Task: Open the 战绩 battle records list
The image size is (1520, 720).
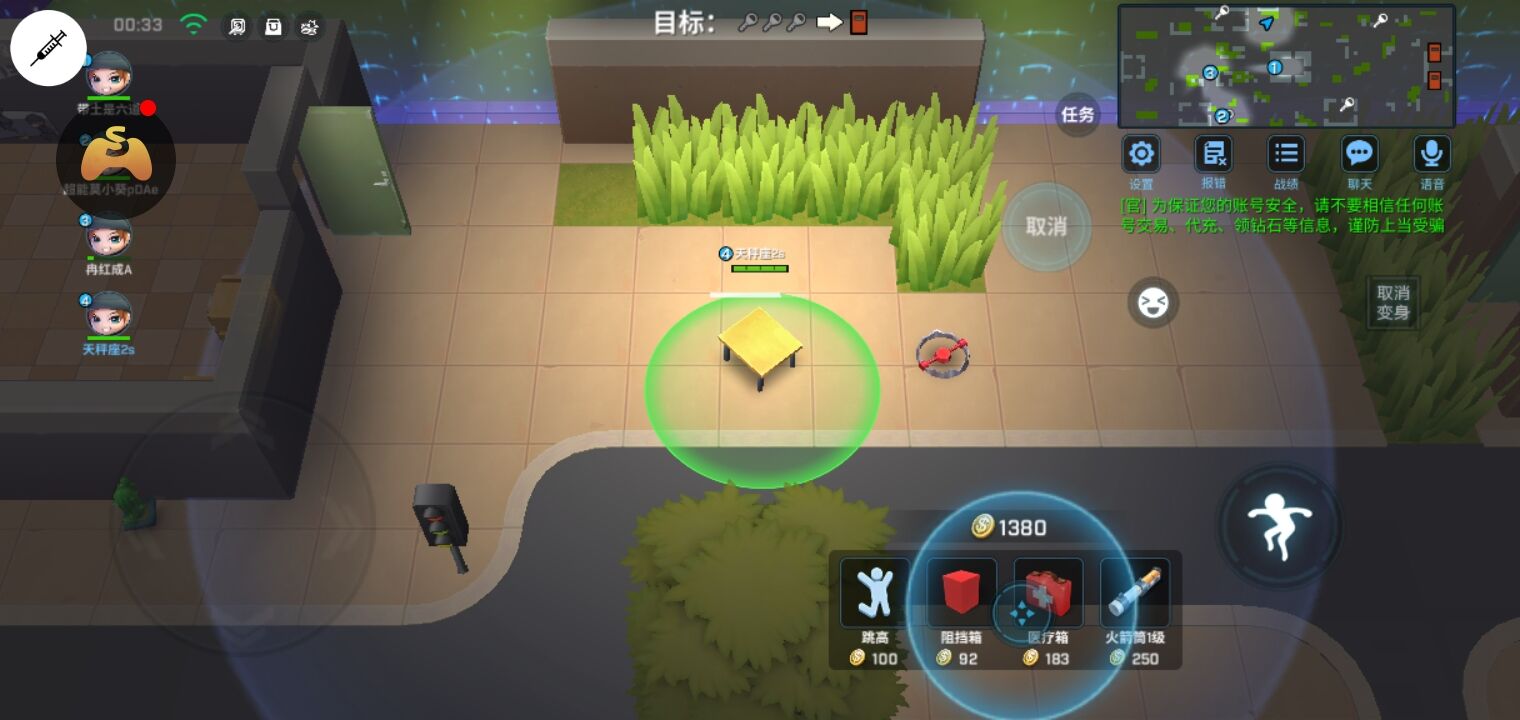Action: (1286, 153)
